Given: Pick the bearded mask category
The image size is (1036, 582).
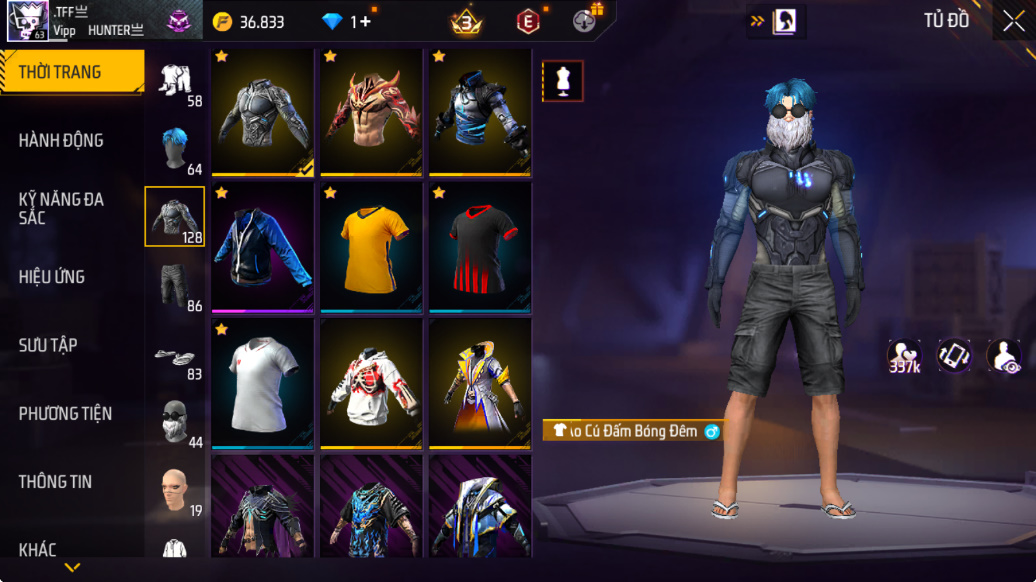Looking at the screenshot, I should click(x=175, y=422).
